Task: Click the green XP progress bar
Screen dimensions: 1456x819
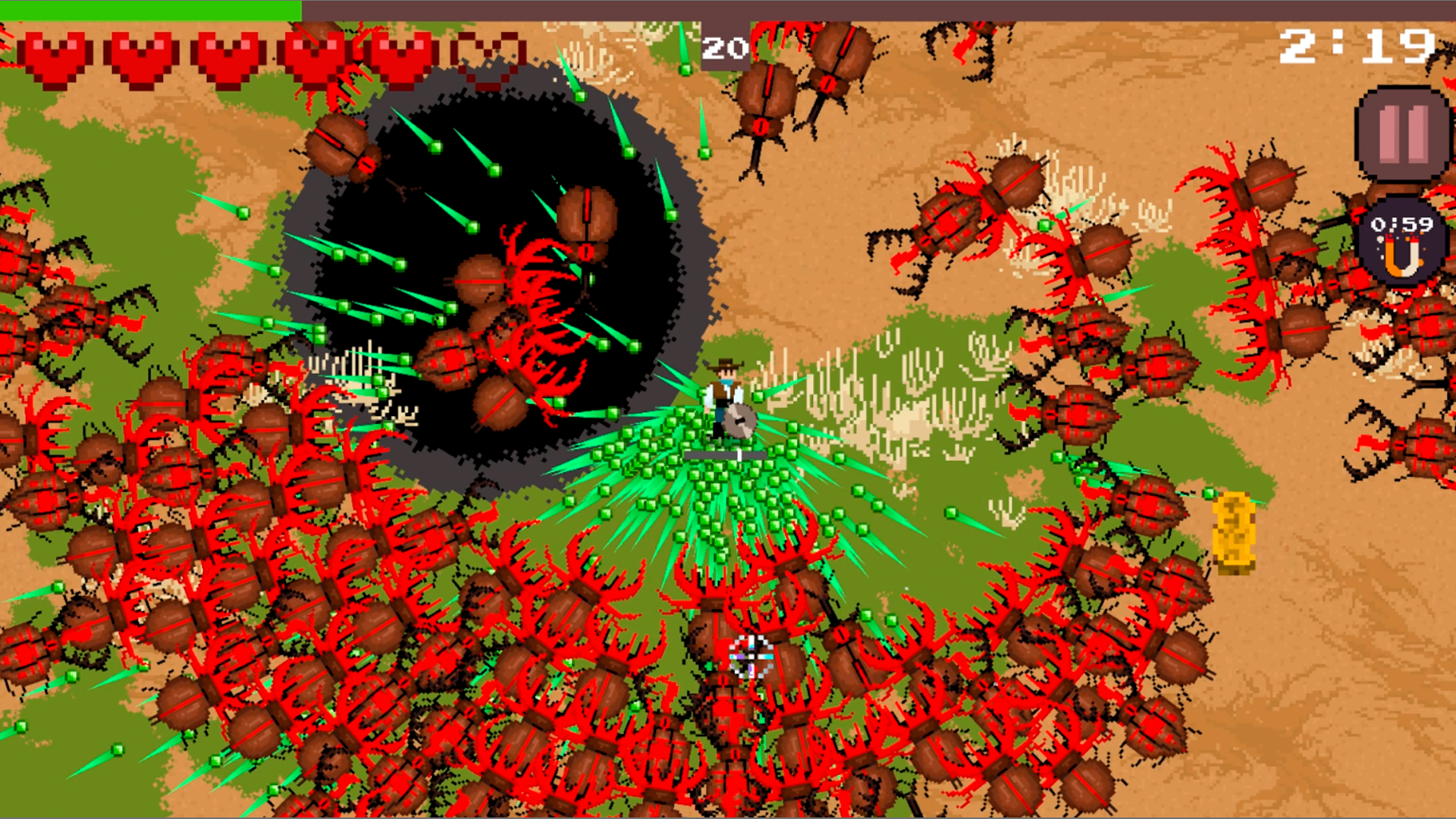Action: [x=152, y=9]
